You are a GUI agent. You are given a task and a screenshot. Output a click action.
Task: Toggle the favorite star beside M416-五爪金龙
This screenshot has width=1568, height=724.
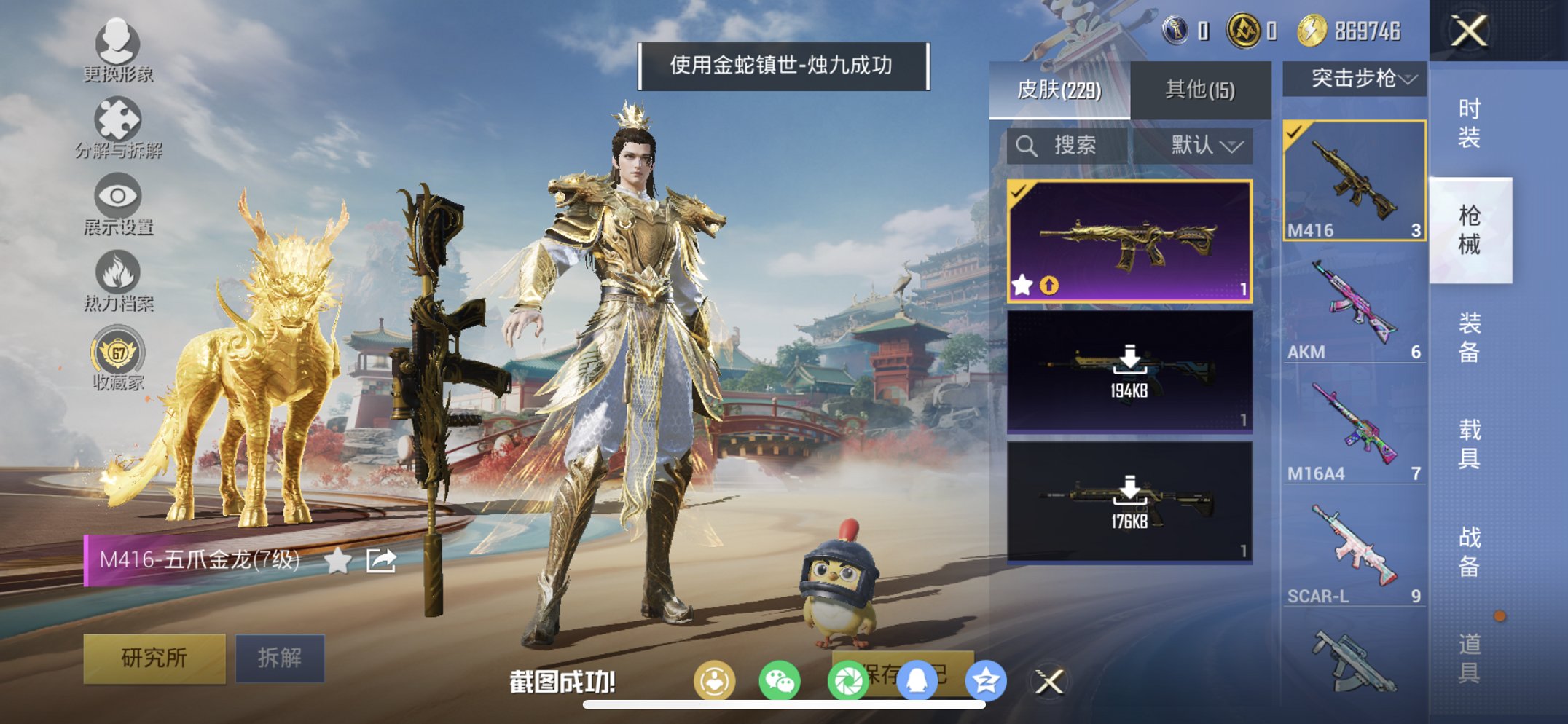coord(337,561)
